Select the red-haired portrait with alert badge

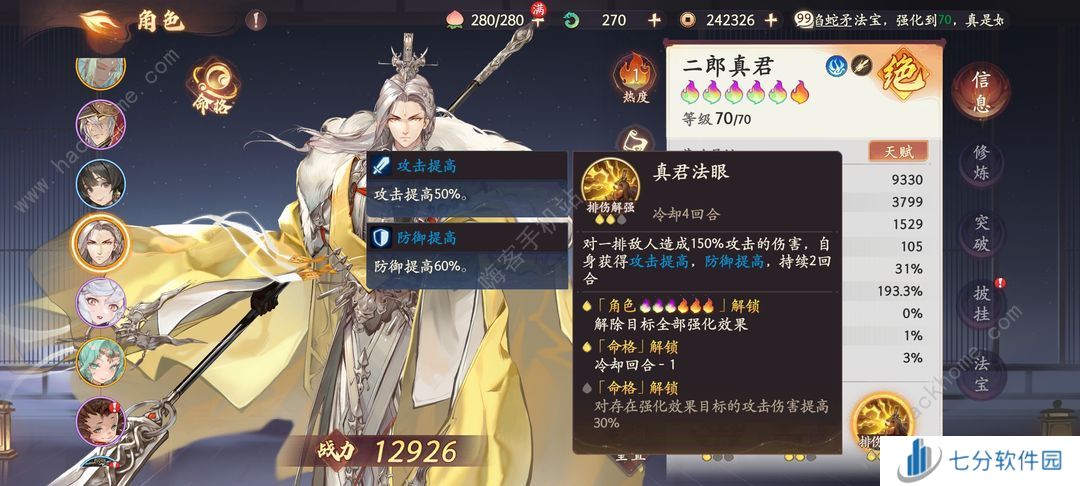tap(101, 420)
